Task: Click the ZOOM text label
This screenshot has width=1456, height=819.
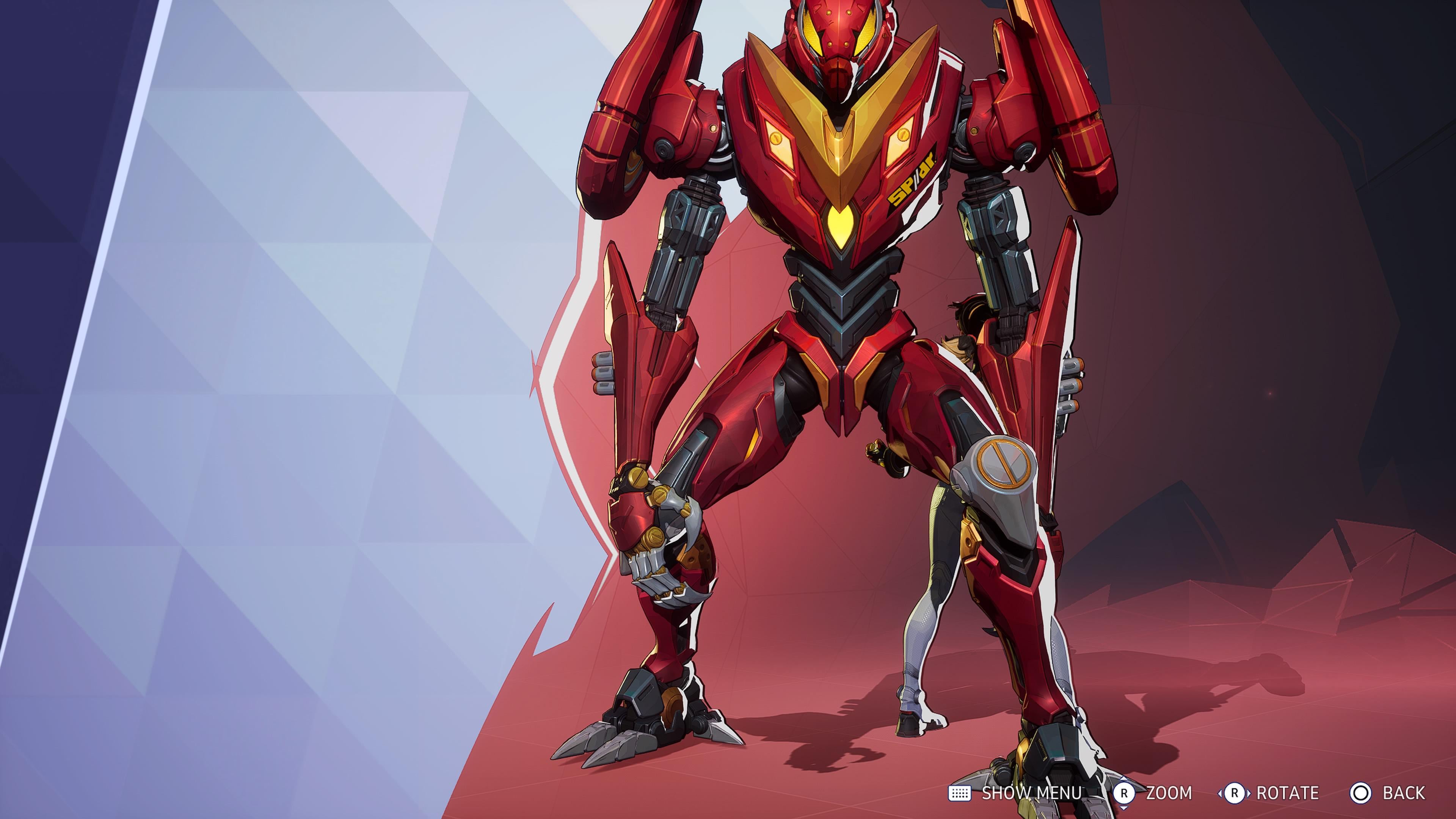Action: pos(1169,794)
